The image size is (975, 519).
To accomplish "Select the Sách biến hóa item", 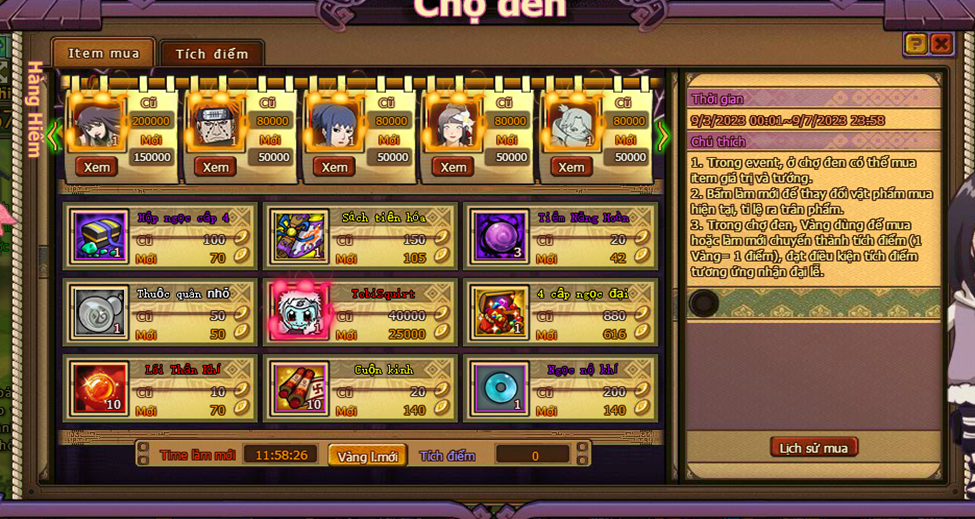I will 300,236.
